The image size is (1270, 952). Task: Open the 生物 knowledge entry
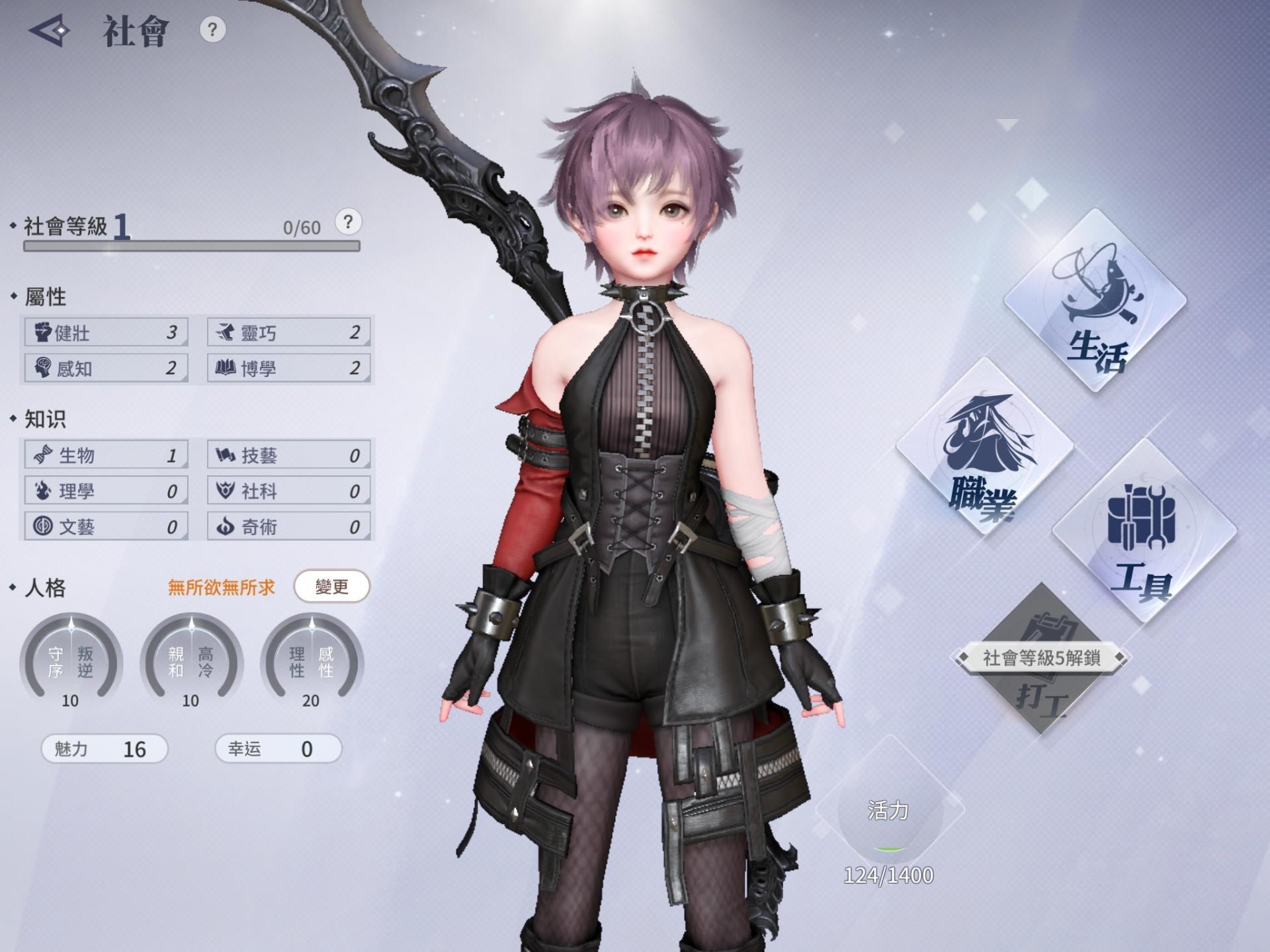pos(106,455)
